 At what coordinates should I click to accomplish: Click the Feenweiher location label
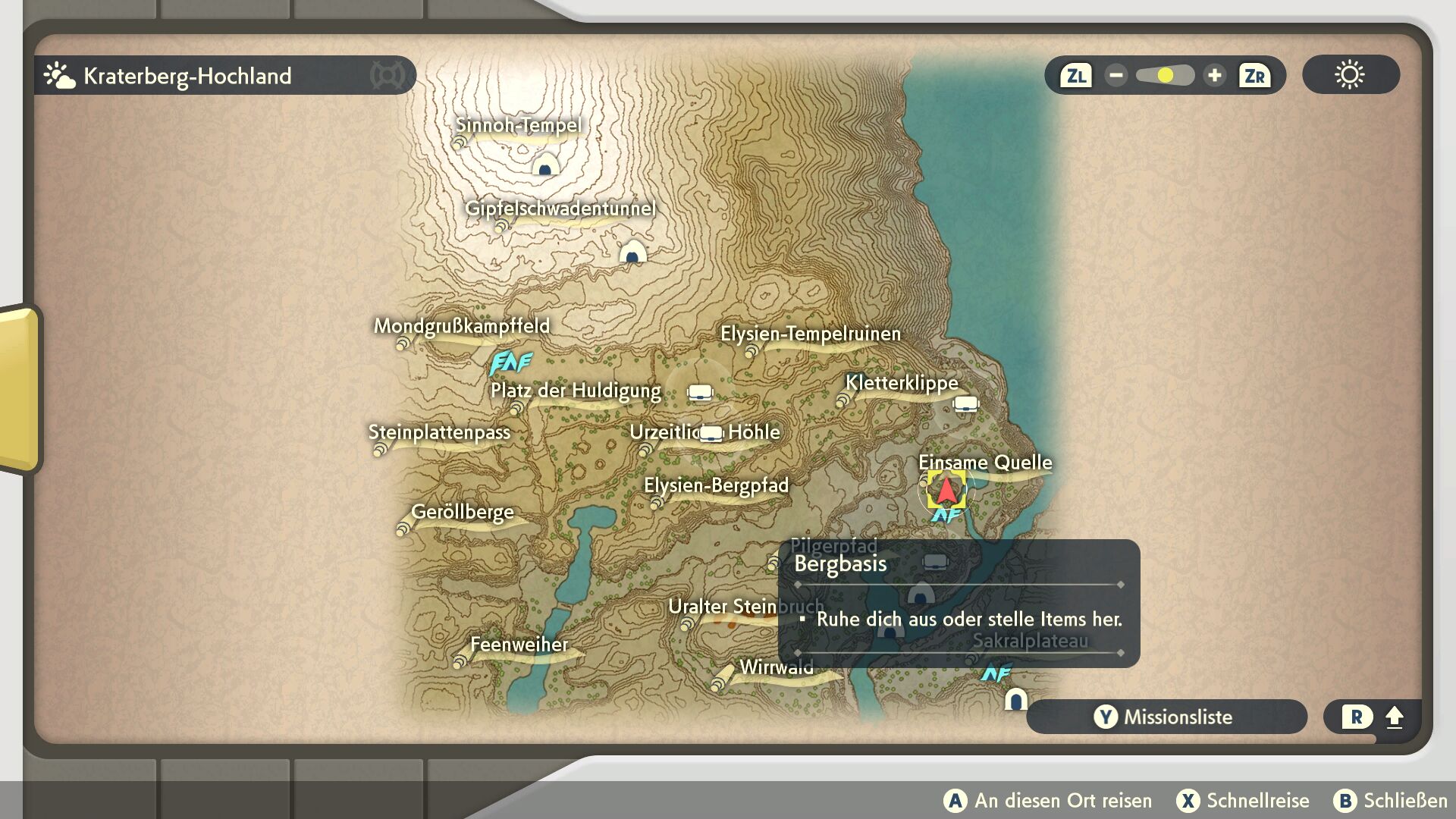click(519, 645)
